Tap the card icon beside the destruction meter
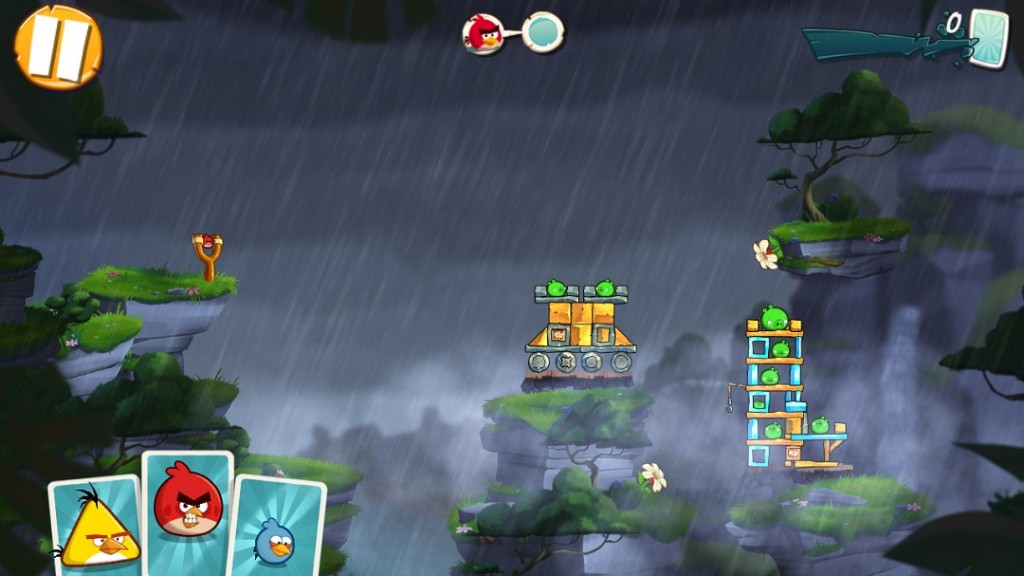 (988, 39)
